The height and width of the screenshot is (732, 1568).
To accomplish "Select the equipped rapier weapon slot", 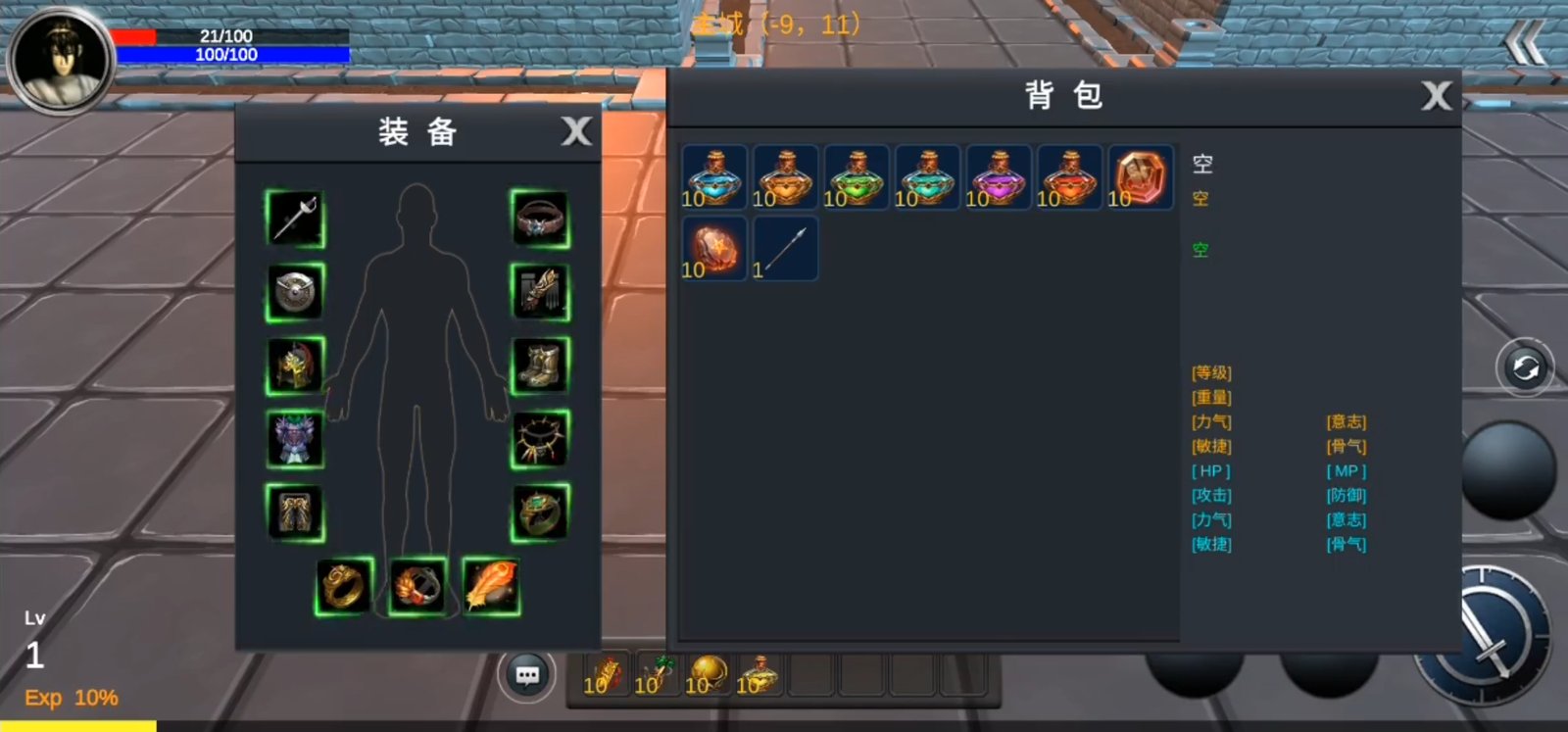I will click(x=295, y=219).
